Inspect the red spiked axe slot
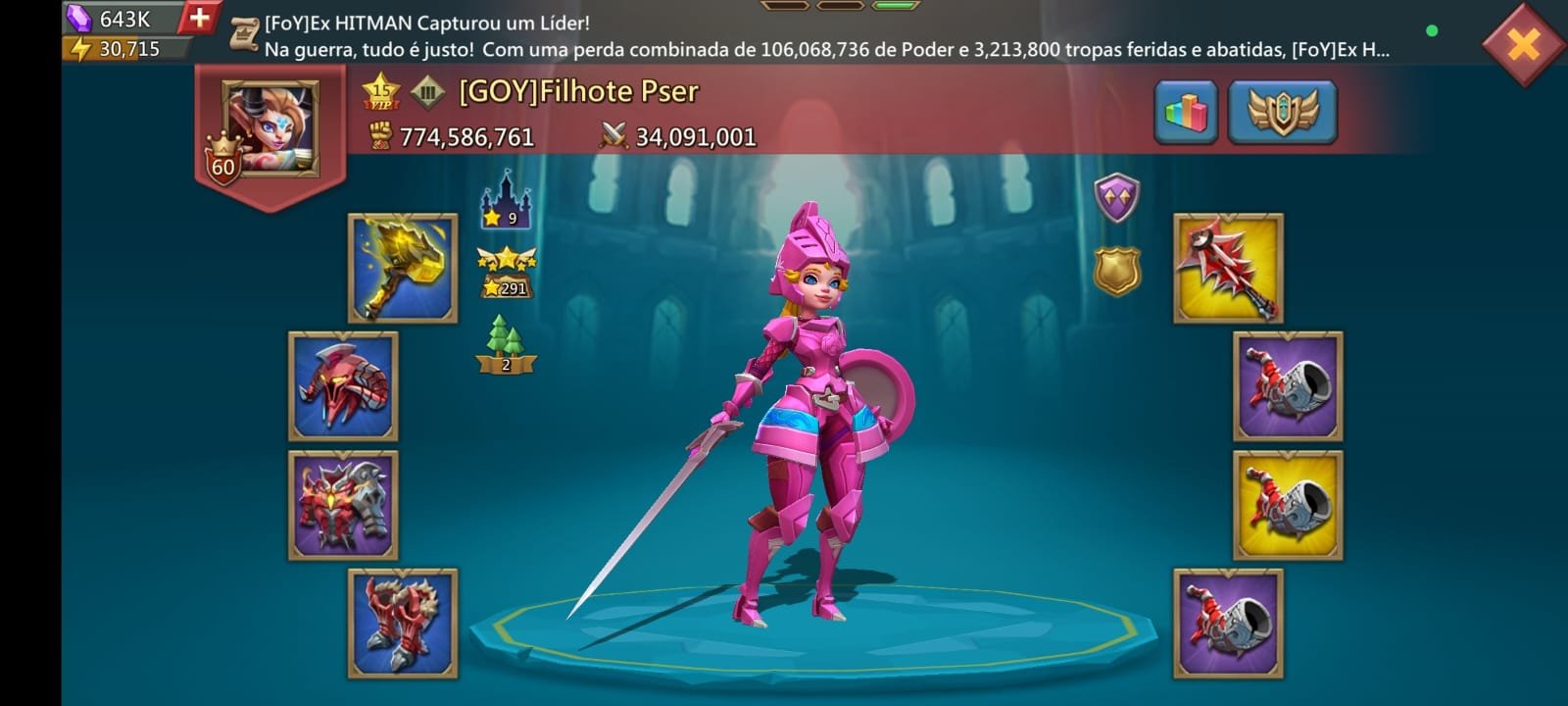Viewport: 1568px width, 706px height. (x=1228, y=269)
